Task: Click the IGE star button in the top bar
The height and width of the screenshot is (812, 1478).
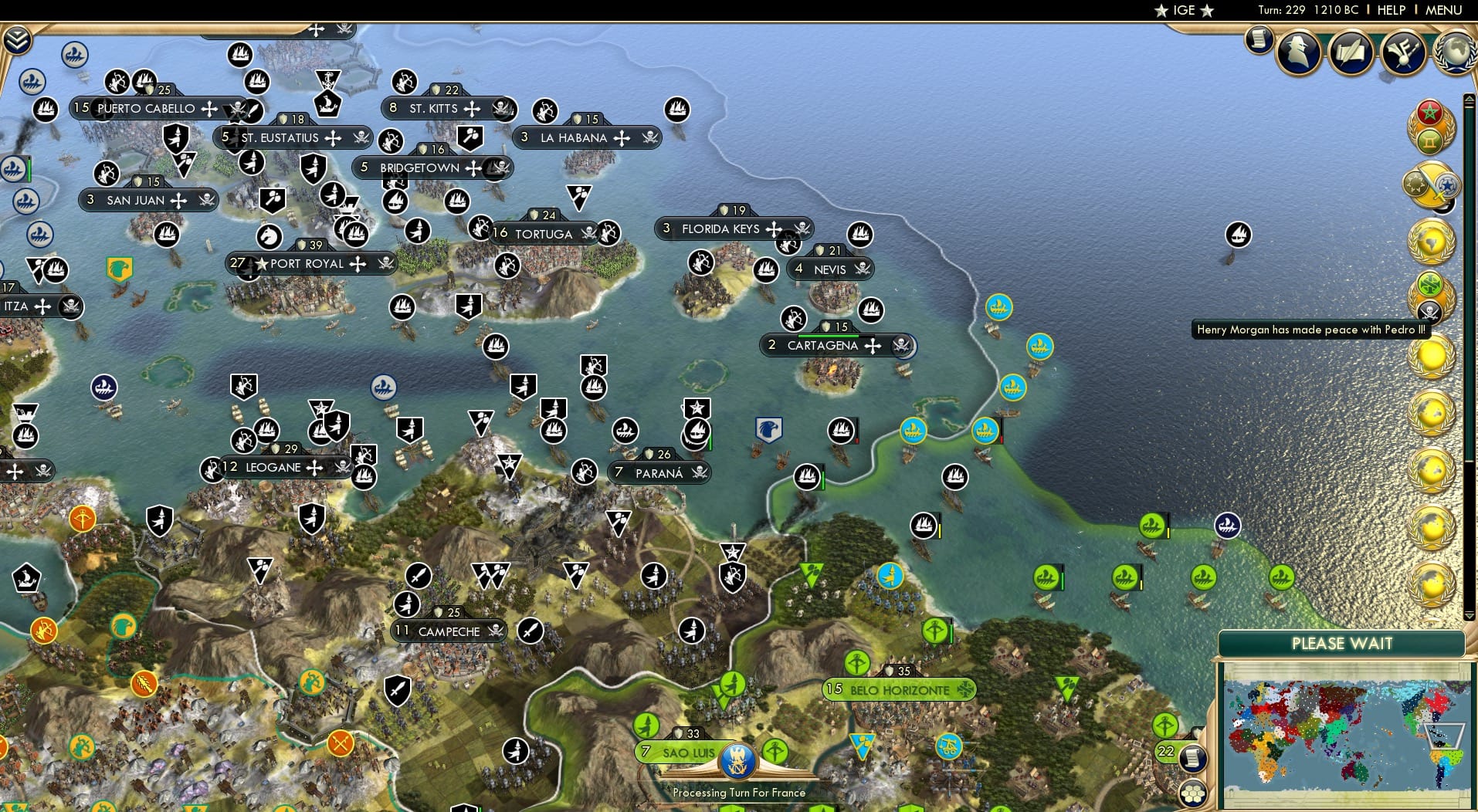Action: pos(1181,10)
